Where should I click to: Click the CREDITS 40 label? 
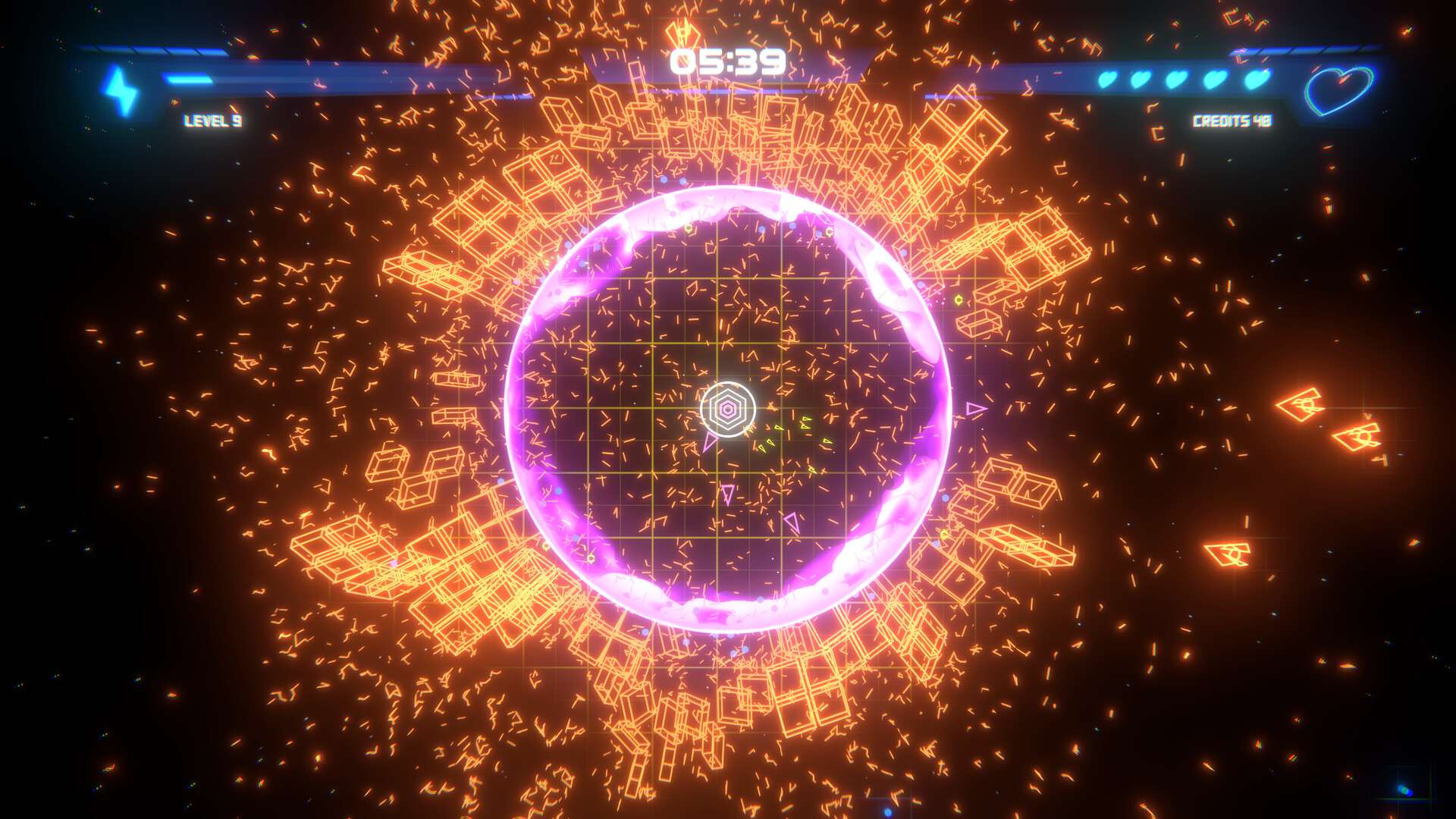tap(1232, 120)
